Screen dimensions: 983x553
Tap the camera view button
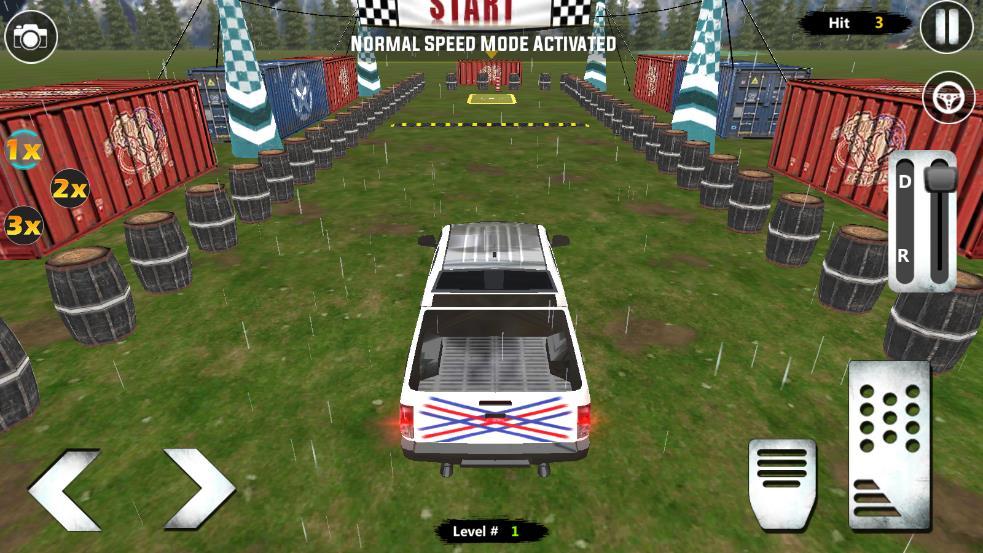pos(31,37)
